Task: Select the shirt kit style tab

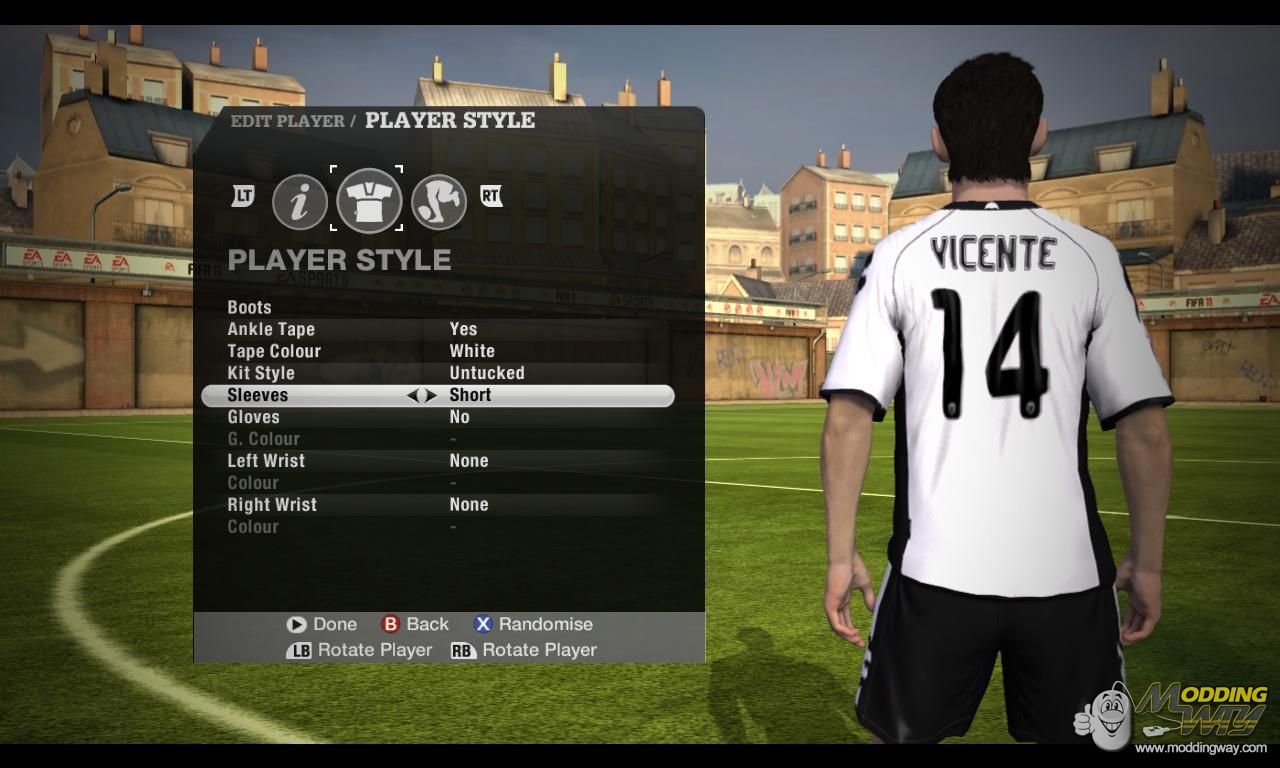Action: 369,200
